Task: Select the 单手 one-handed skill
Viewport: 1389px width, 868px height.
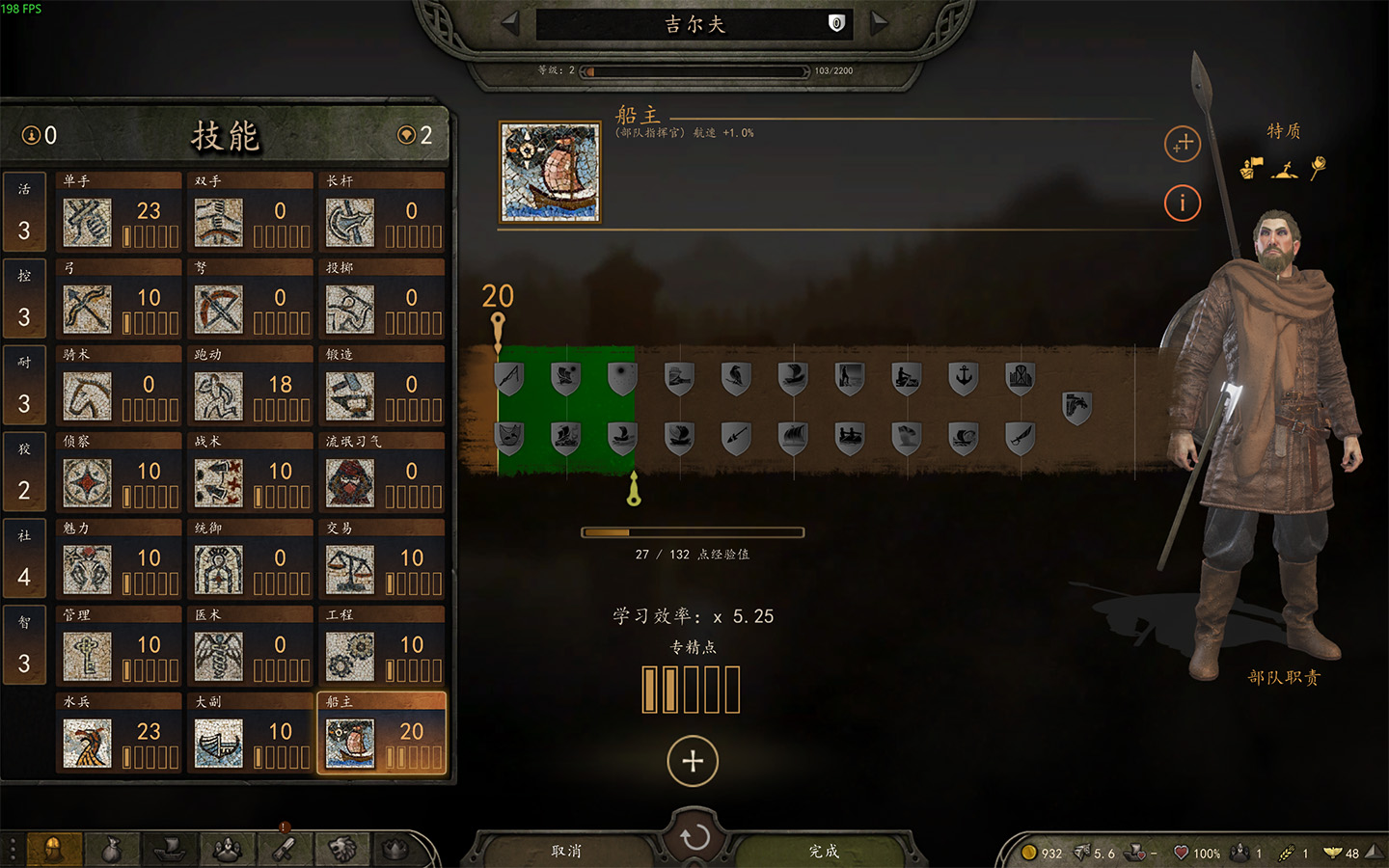Action: (x=120, y=213)
